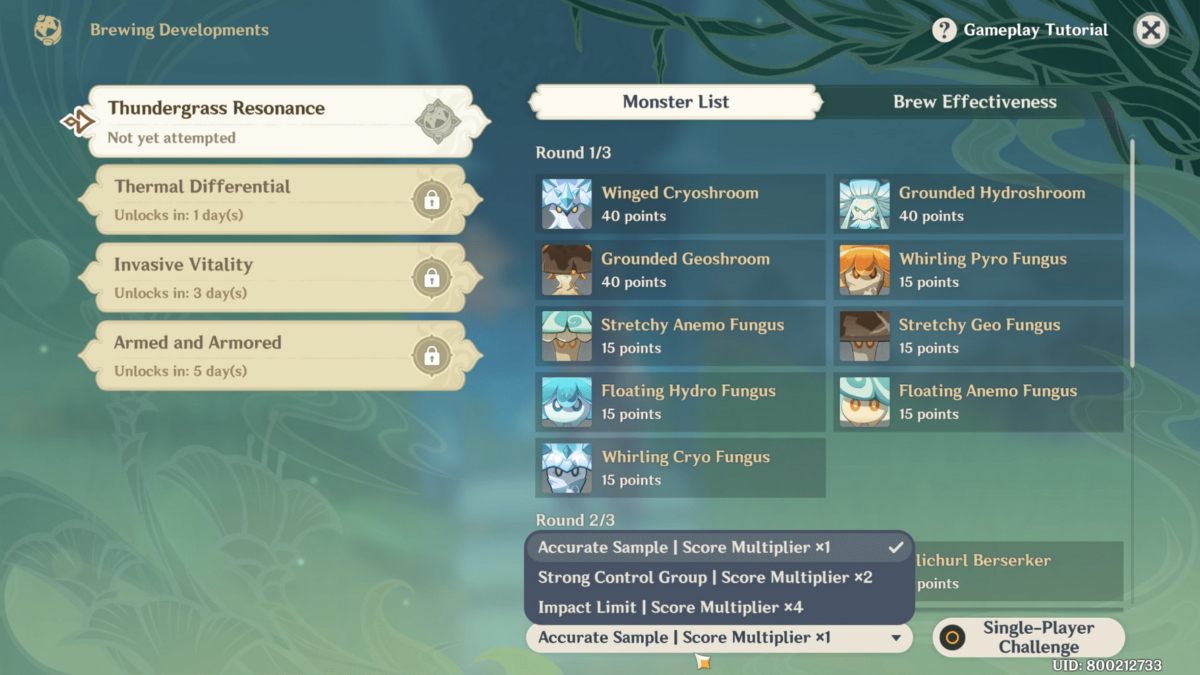Click the Grounded Geoshroom monster entry
Image resolution: width=1200 pixels, height=675 pixels.
680,270
